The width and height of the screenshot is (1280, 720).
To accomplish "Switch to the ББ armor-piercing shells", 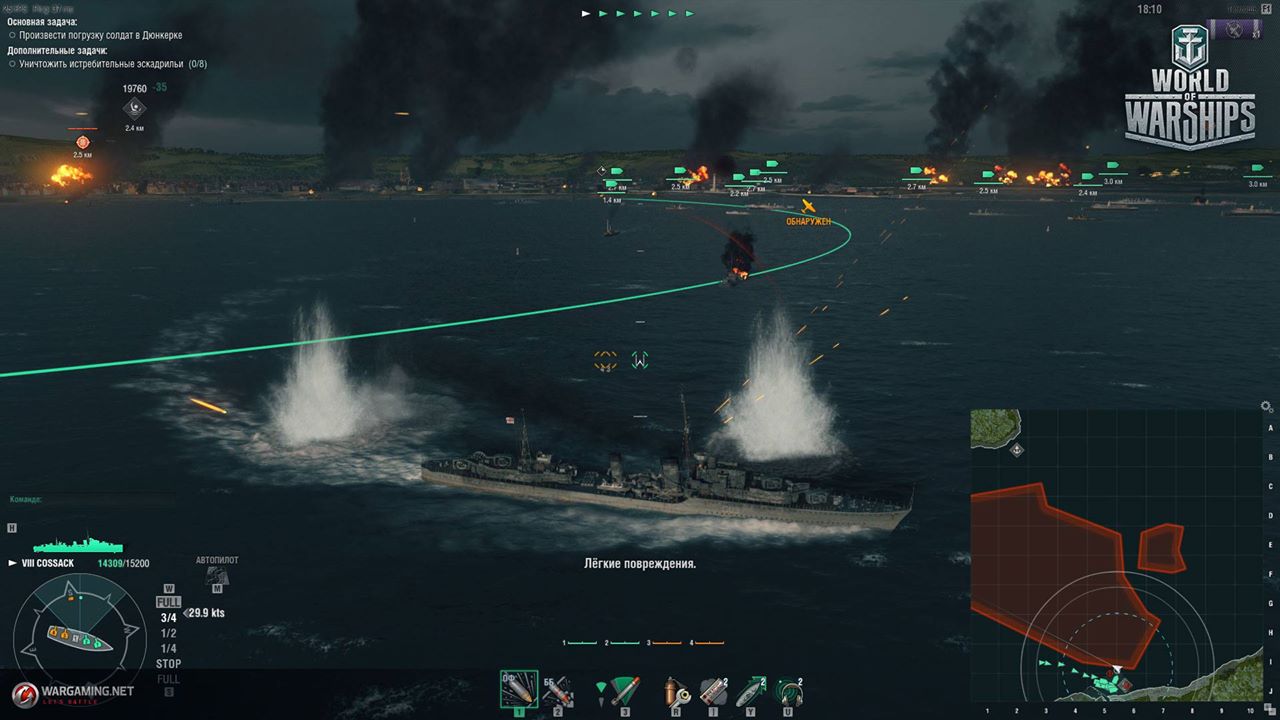I will coord(557,689).
